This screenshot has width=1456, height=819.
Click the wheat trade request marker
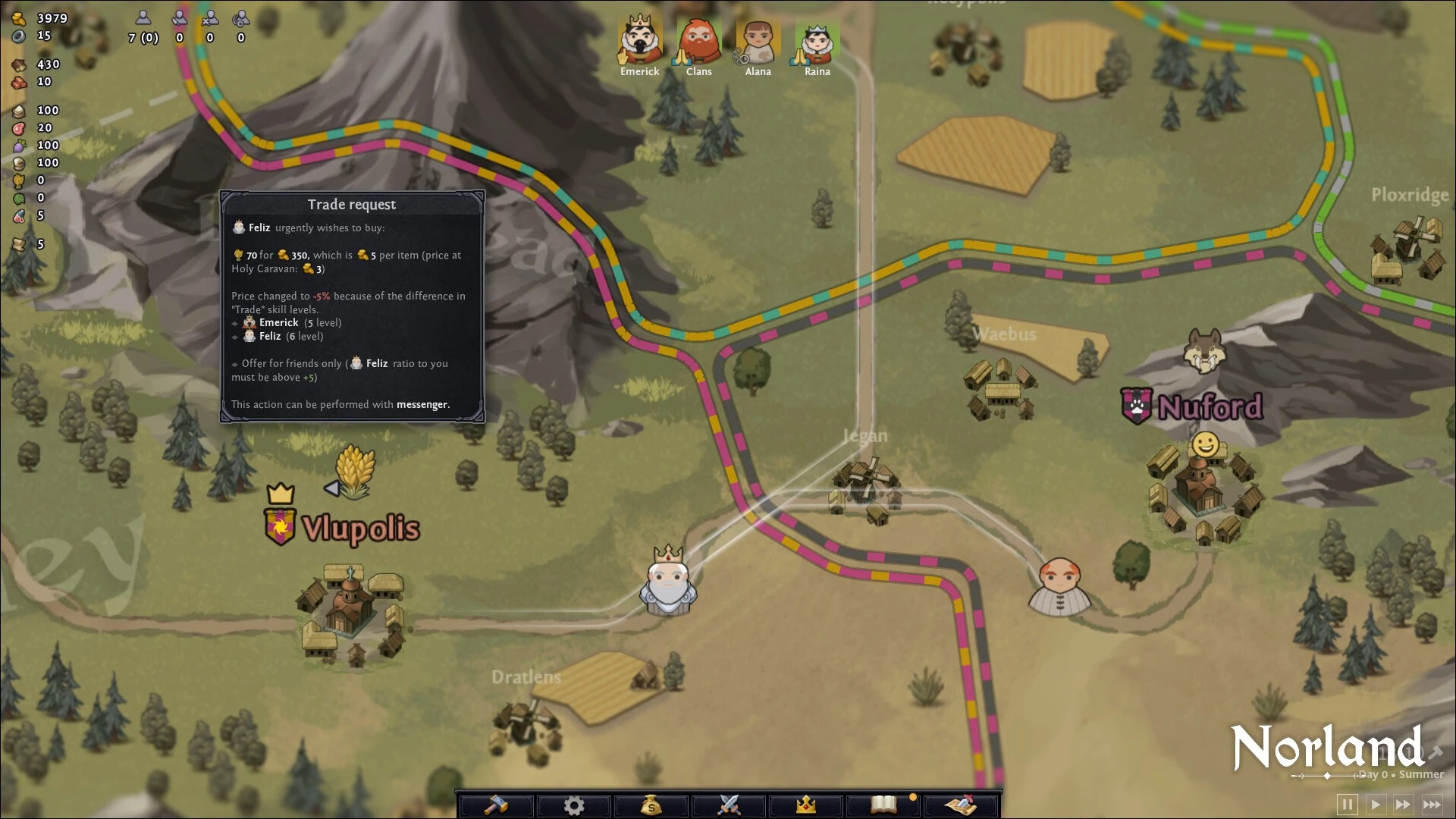click(354, 472)
